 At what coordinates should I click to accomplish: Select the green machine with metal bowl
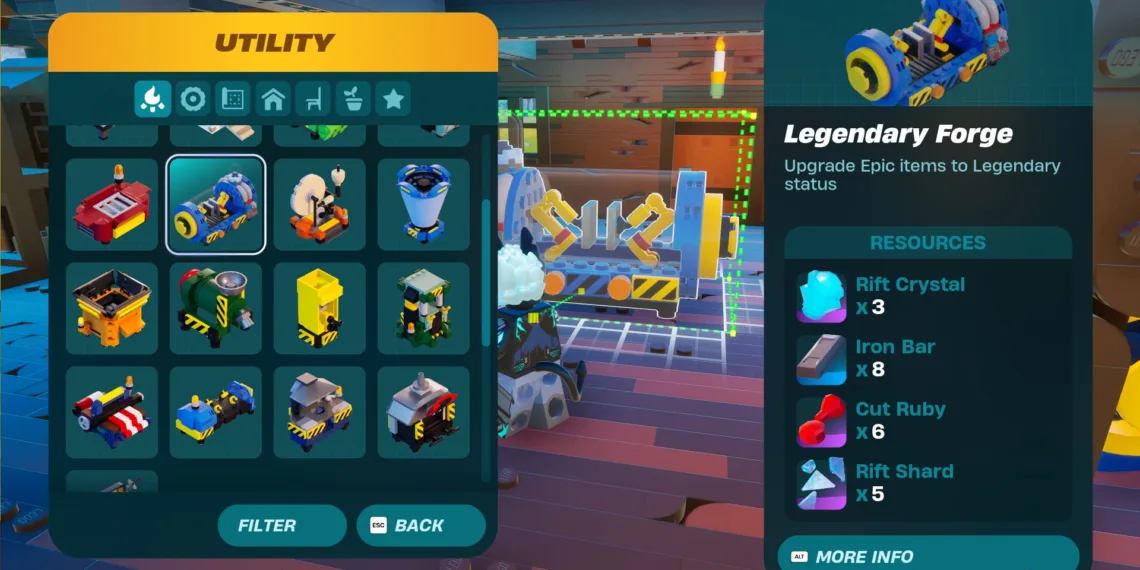[216, 308]
